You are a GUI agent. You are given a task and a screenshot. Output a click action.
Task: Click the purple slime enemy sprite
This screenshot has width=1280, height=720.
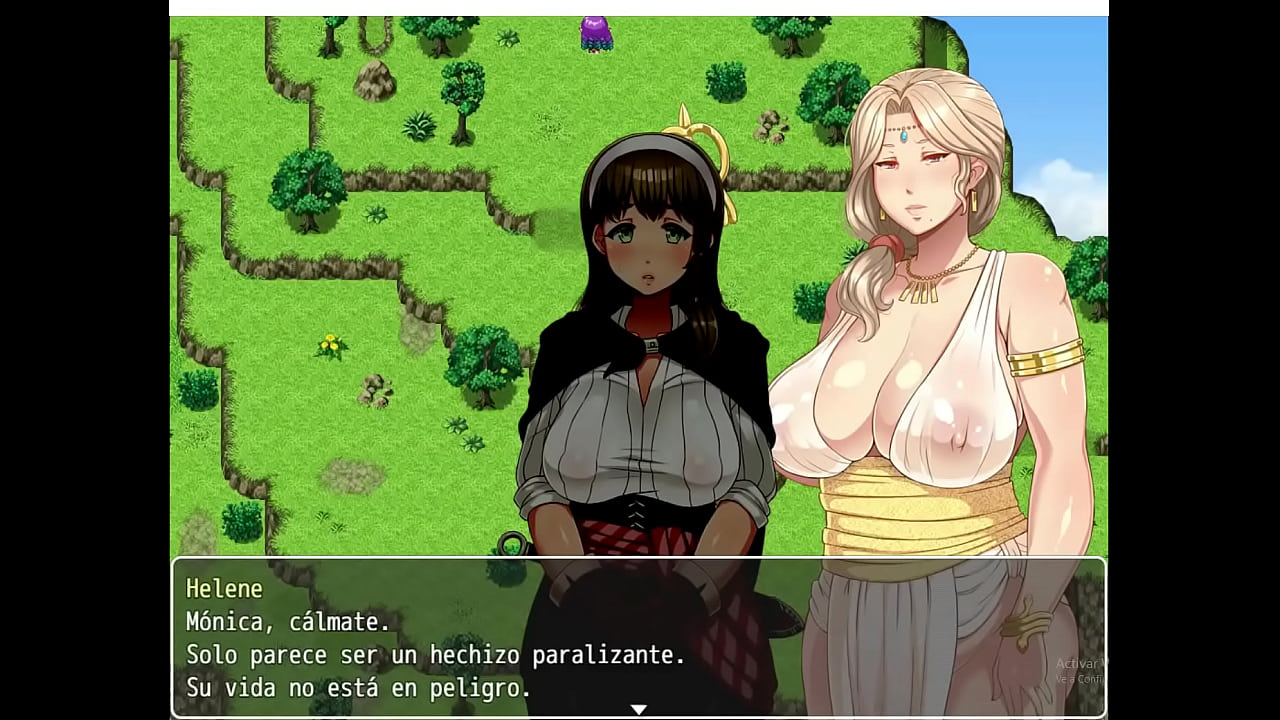[594, 32]
